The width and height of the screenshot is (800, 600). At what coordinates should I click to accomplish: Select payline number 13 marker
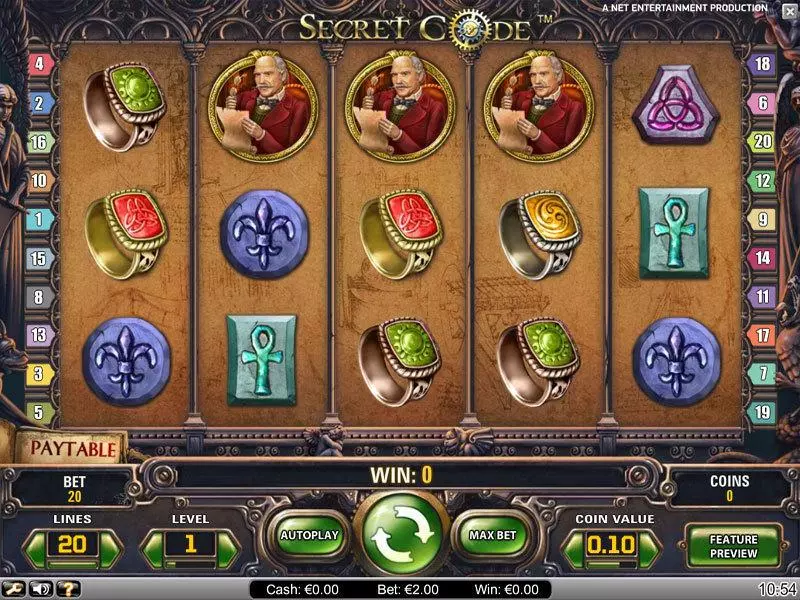tap(40, 335)
